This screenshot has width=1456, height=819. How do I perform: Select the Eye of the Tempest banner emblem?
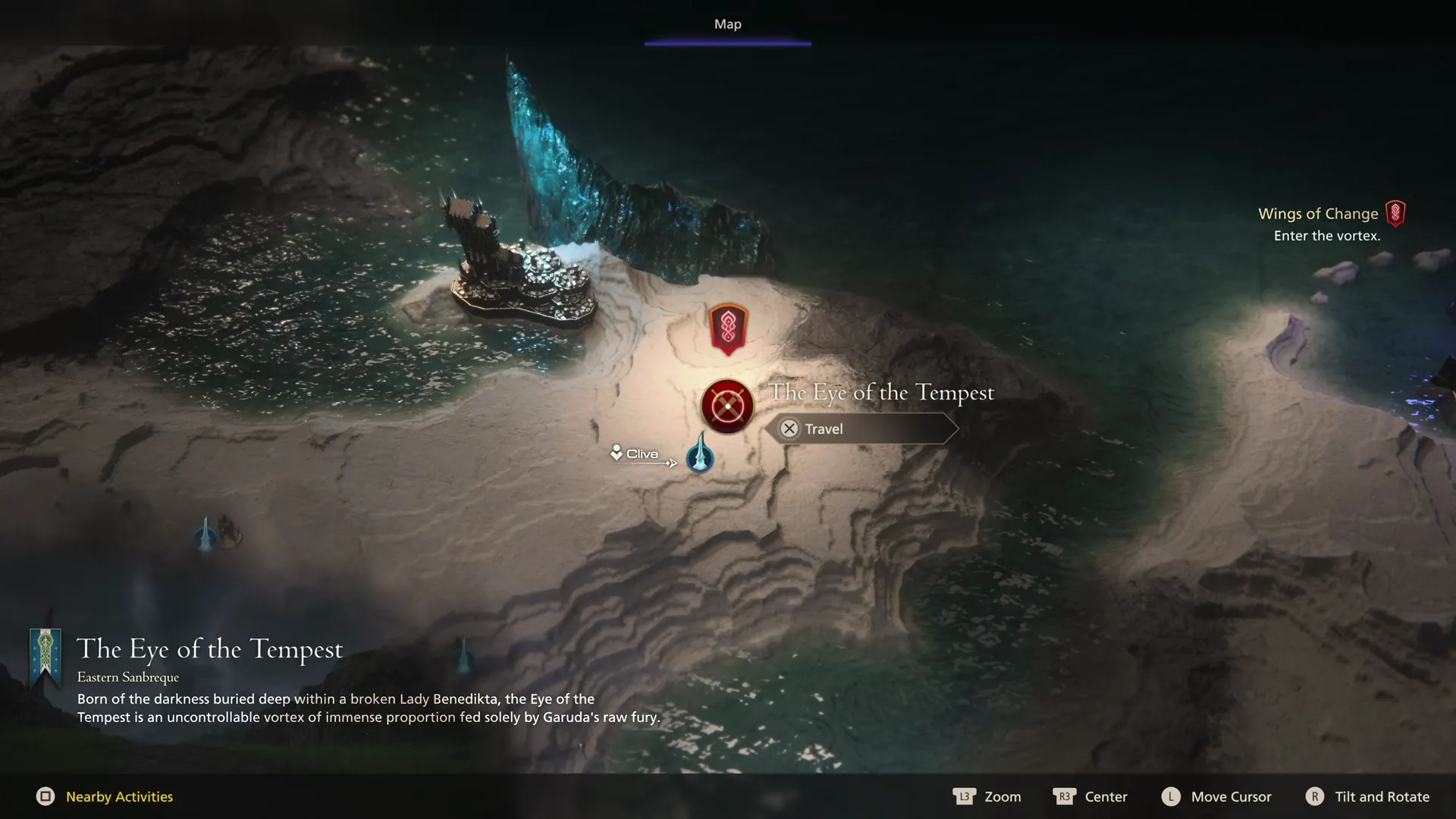click(x=47, y=657)
